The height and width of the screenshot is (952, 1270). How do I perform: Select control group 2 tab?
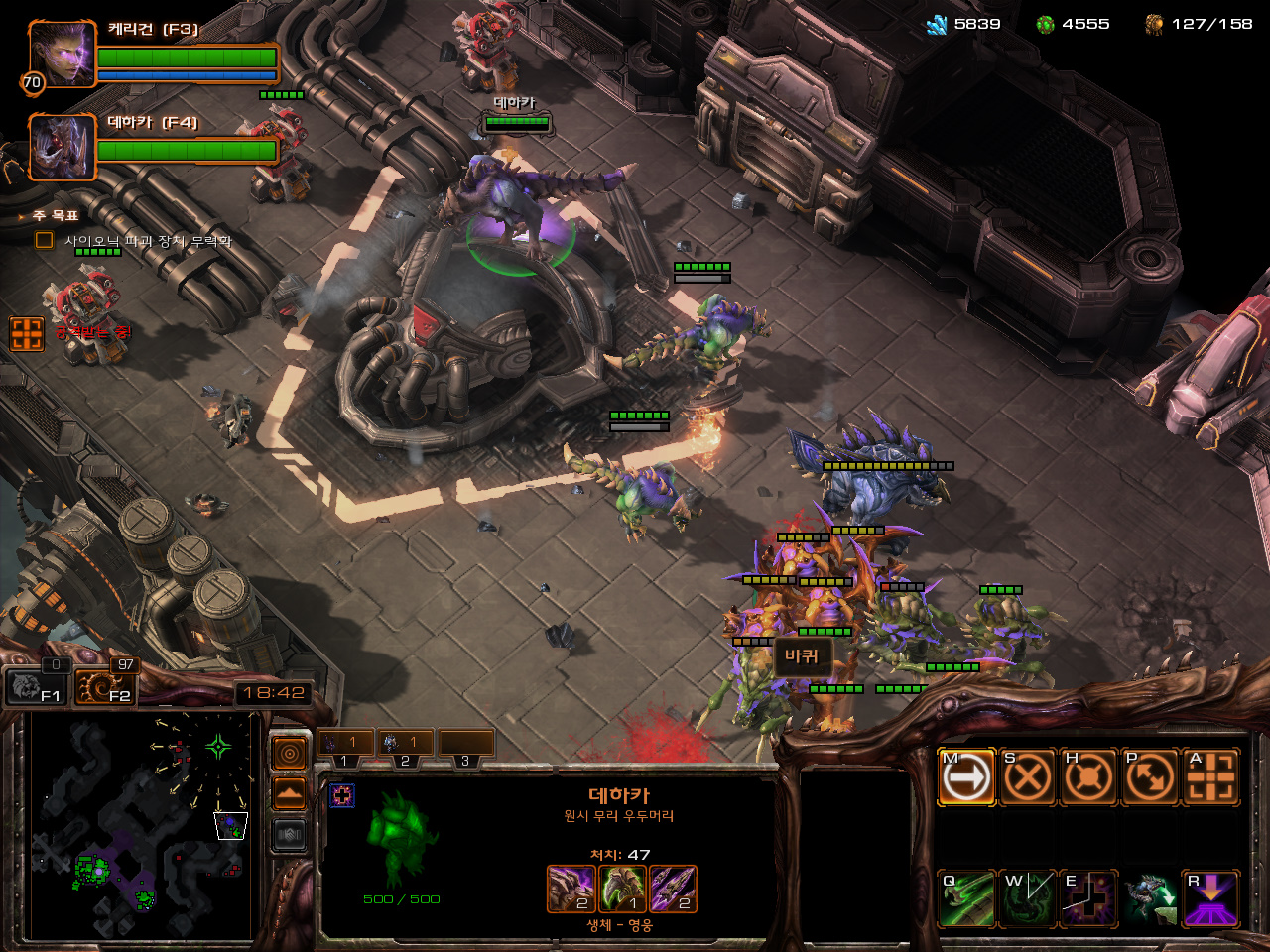[x=405, y=743]
